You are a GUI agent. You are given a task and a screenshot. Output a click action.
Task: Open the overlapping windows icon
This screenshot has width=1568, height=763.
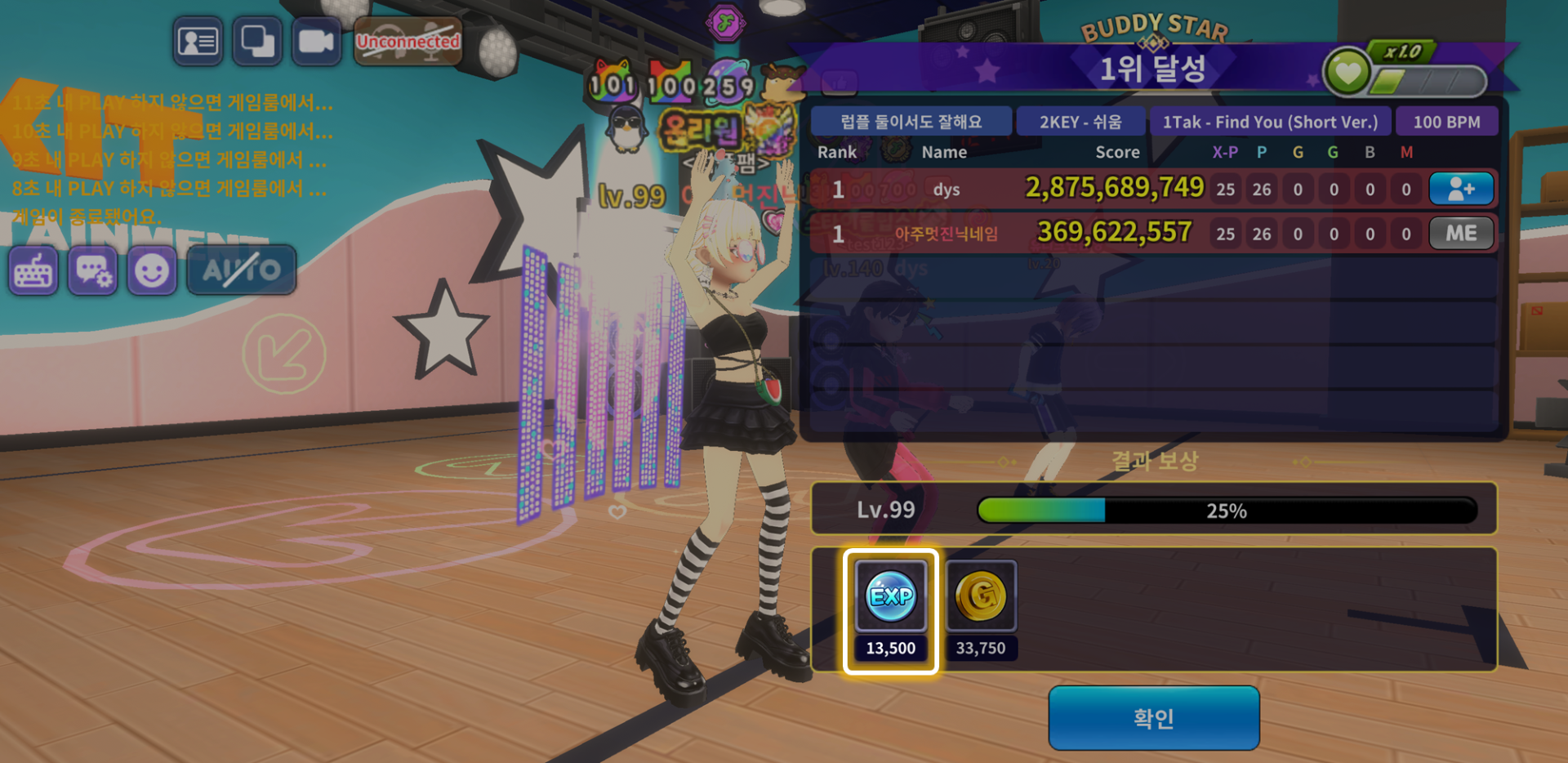(257, 41)
